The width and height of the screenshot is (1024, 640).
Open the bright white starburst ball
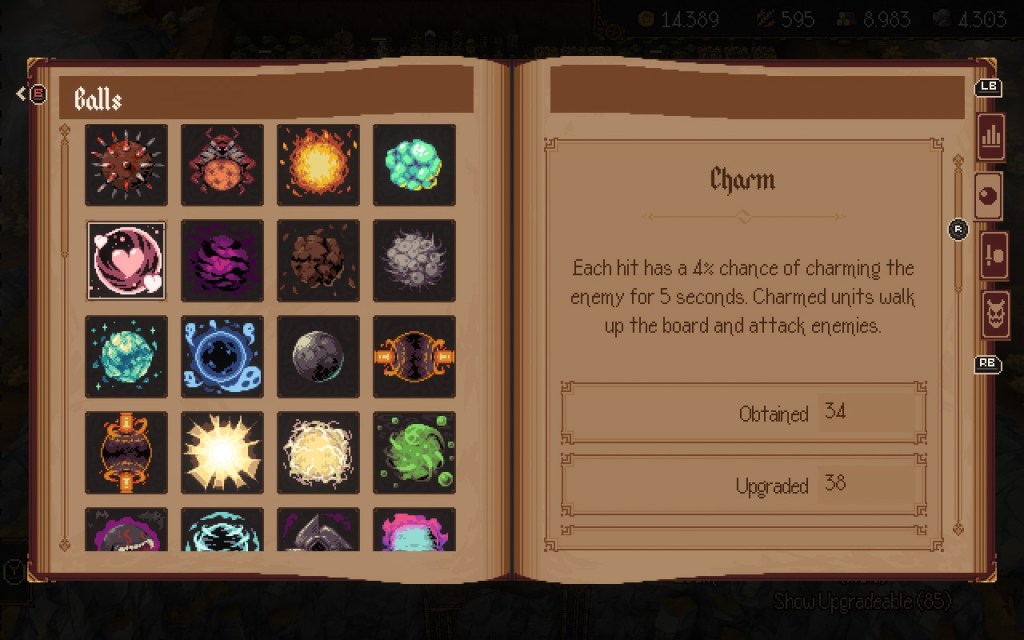222,453
